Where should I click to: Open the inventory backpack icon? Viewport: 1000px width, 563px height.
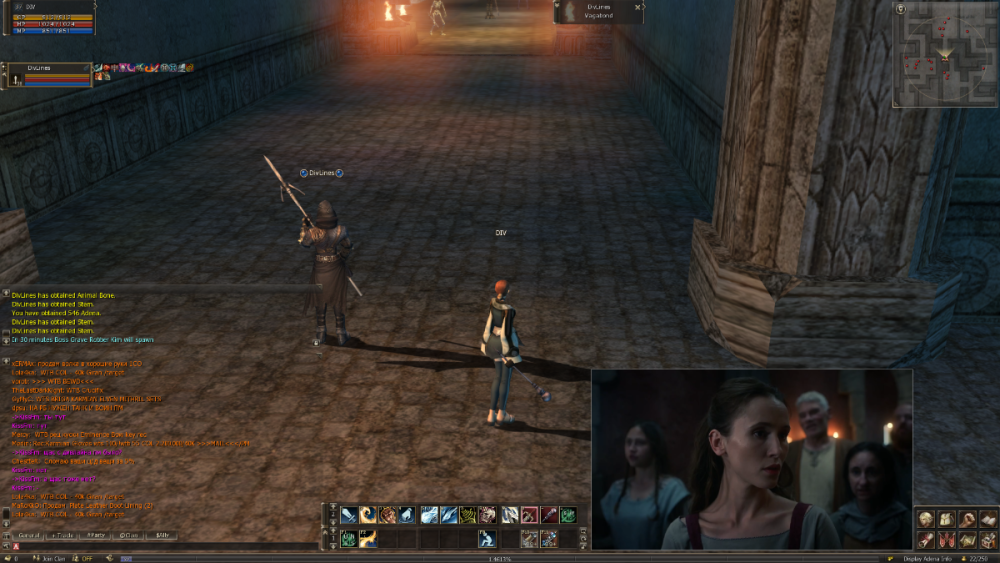[946, 519]
